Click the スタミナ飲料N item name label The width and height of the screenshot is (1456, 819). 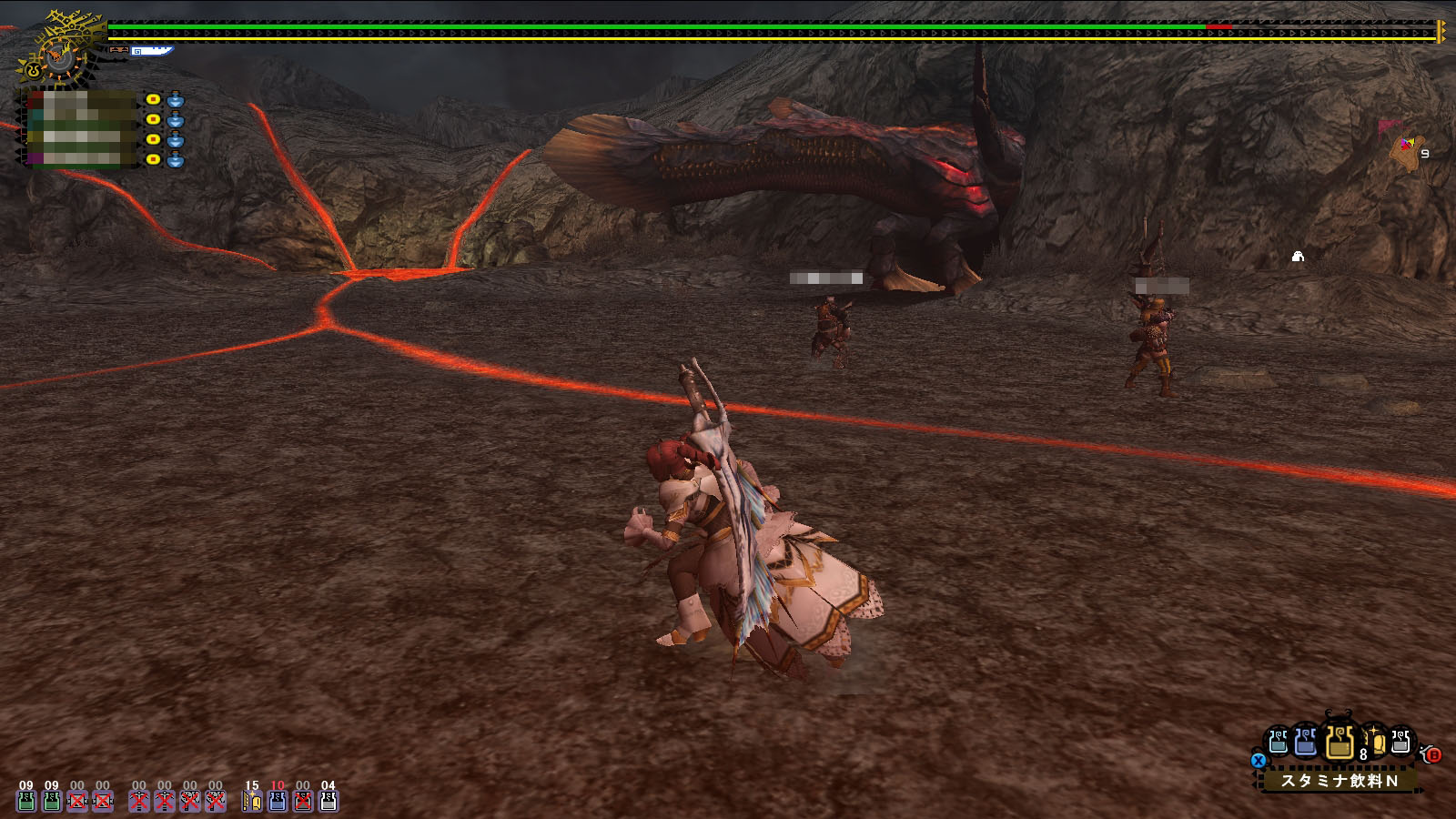click(x=1339, y=781)
